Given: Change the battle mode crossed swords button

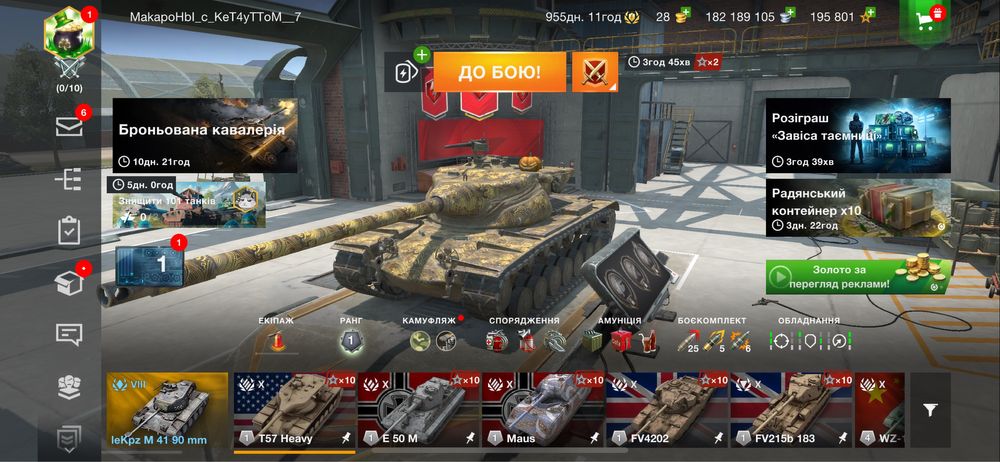Looking at the screenshot, I should 595,72.
